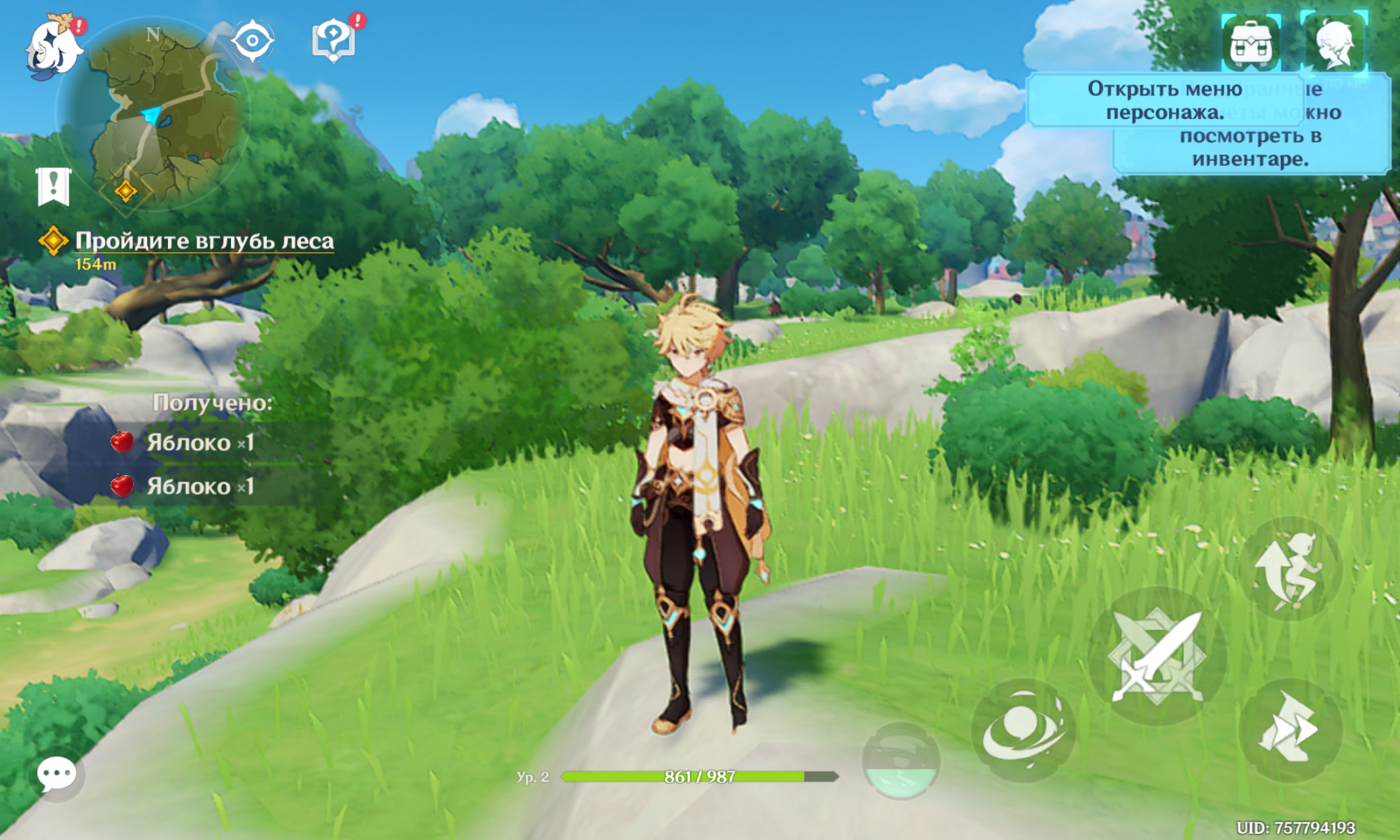This screenshot has height=840, width=1400.
Task: Activate the elemental skill swirl button
Action: pyautogui.click(x=1023, y=730)
